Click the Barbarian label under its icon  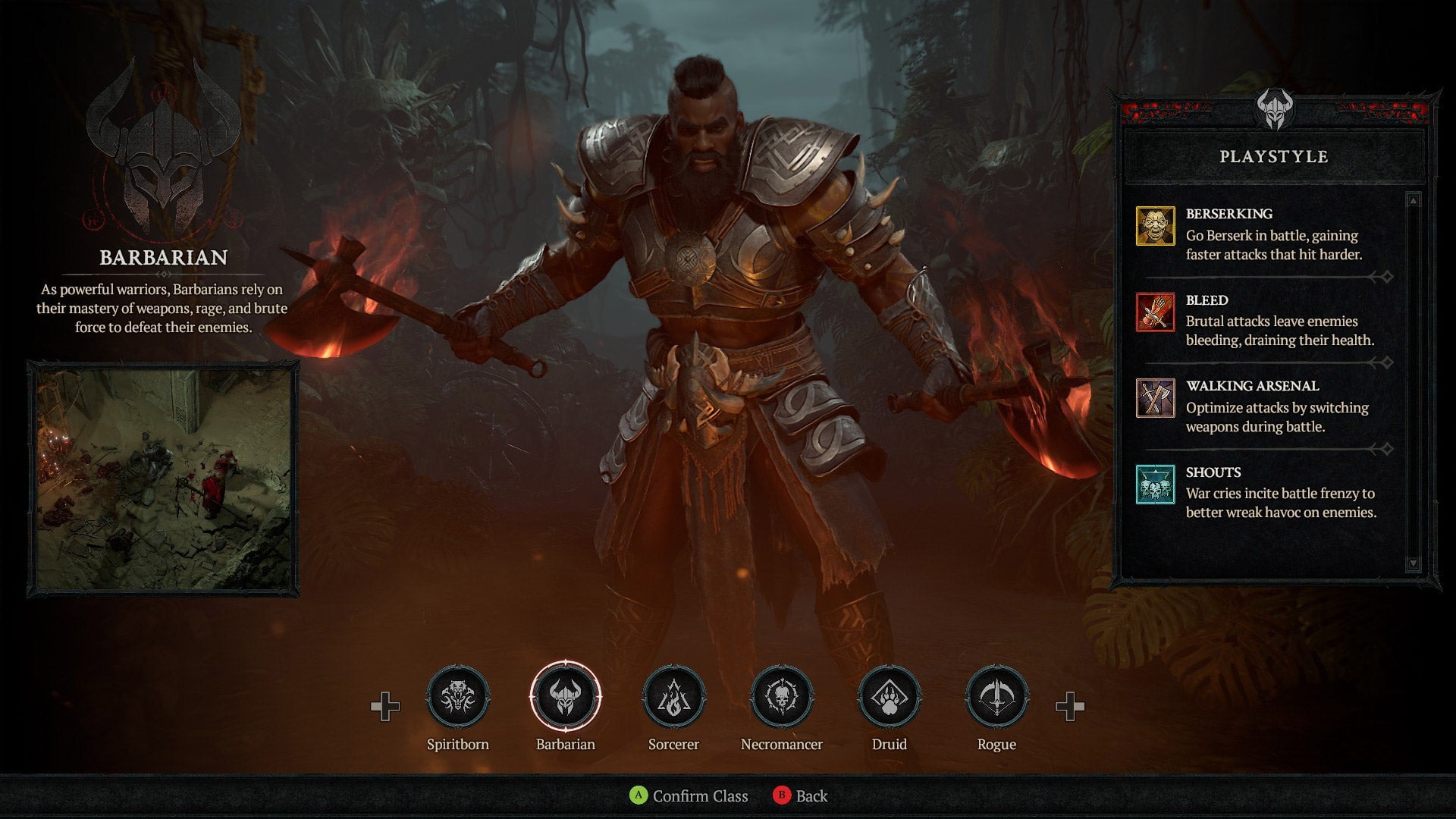566,744
